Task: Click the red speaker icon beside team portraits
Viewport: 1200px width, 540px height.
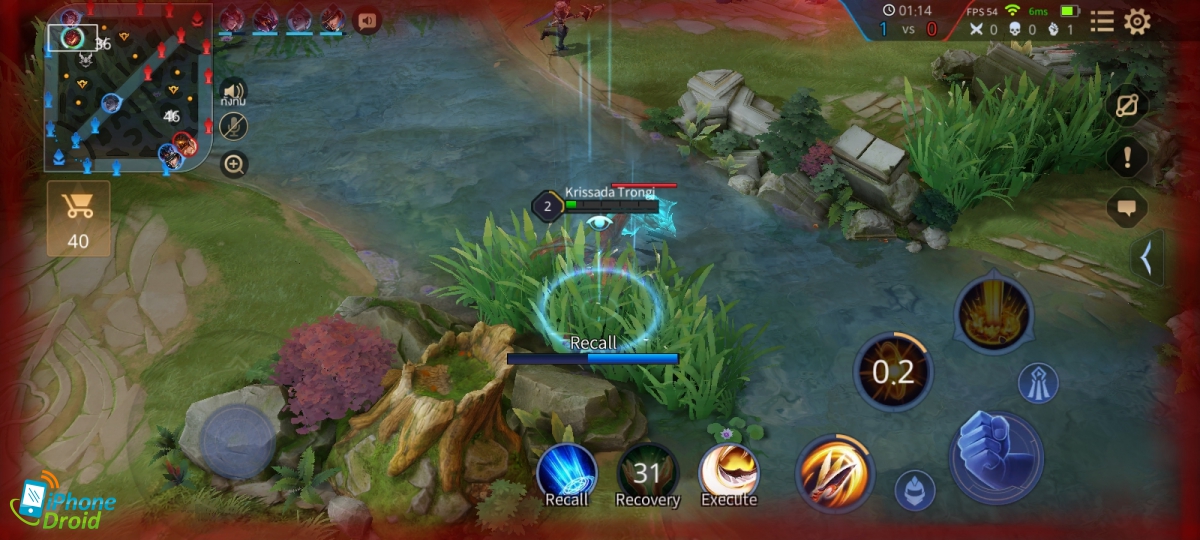Action: pyautogui.click(x=367, y=19)
